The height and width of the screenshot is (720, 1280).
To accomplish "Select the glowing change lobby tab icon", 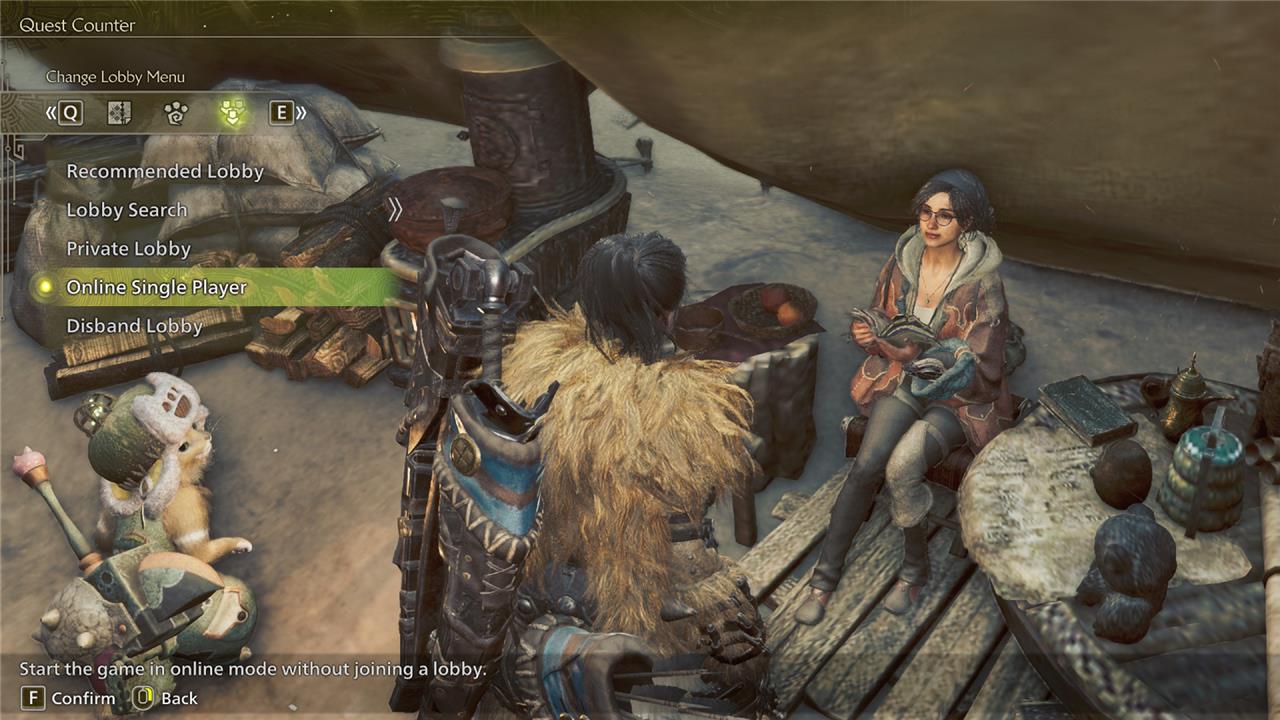I will coord(233,113).
